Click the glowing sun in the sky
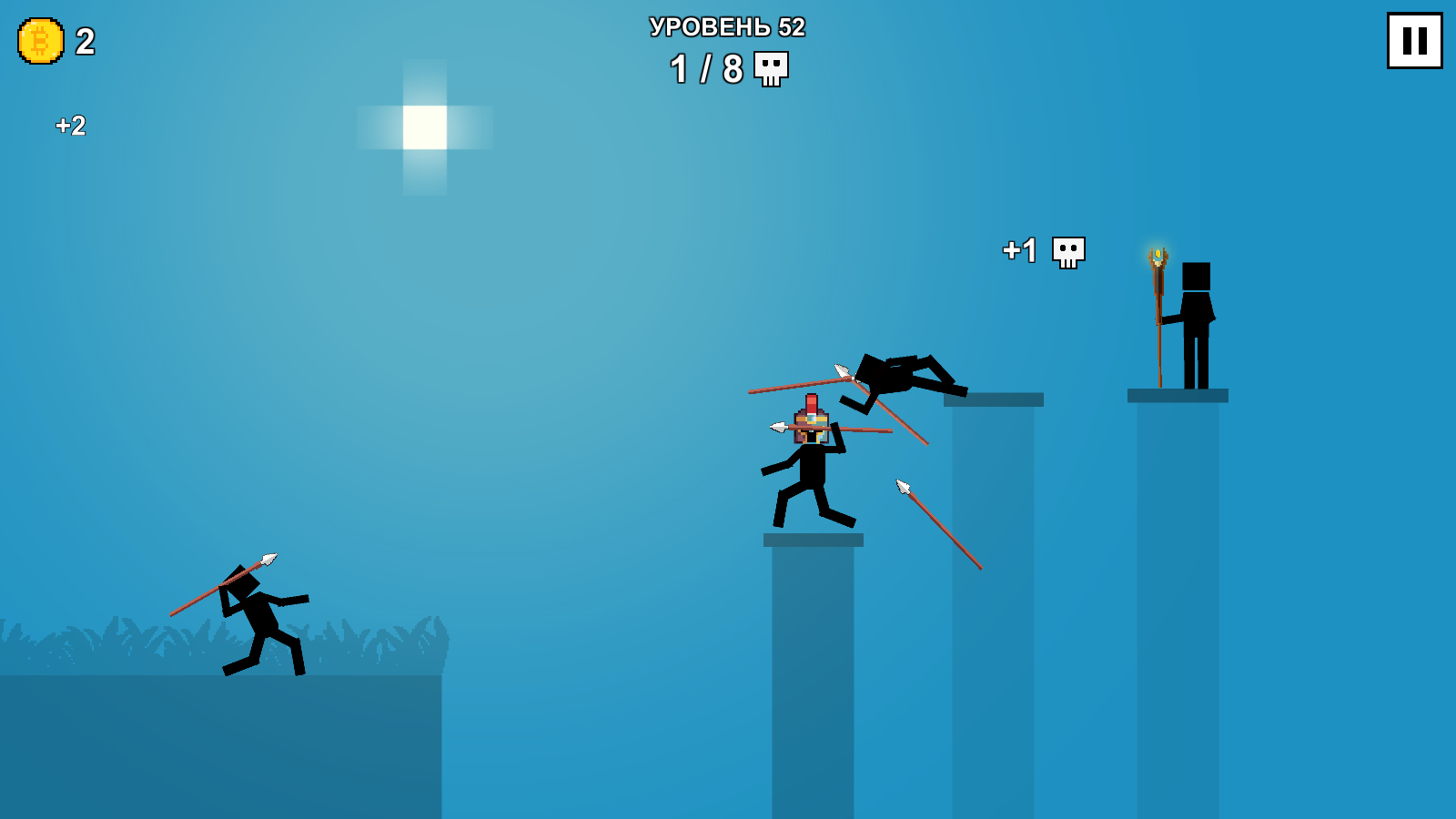The width and height of the screenshot is (1456, 819). coord(424,127)
